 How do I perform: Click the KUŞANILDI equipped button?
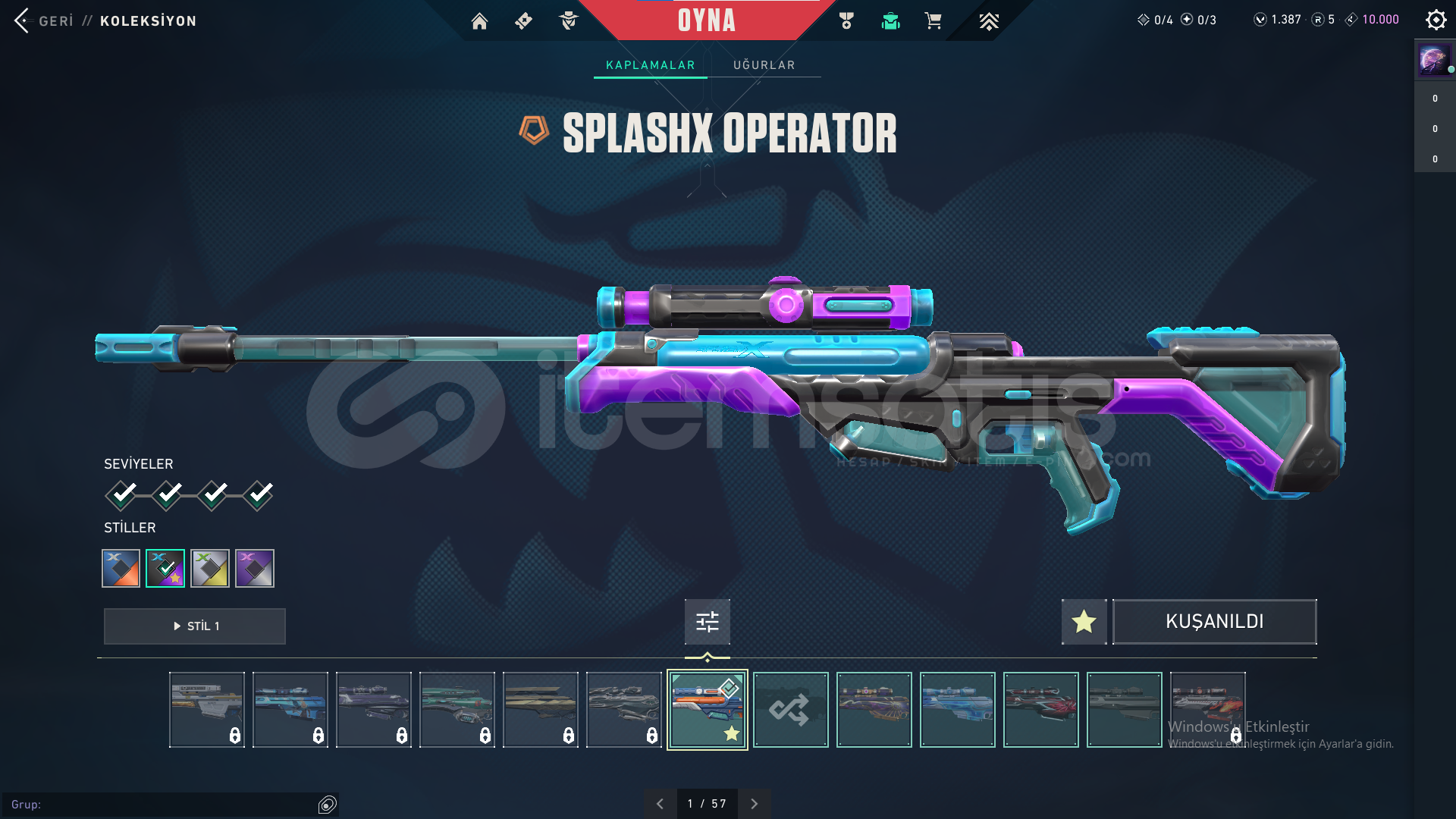(1214, 622)
